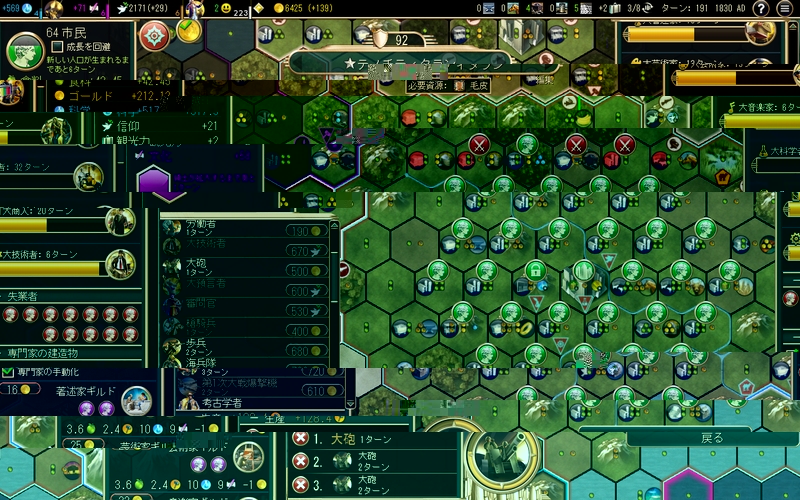Click the 戻る (Return) button

(x=711, y=438)
